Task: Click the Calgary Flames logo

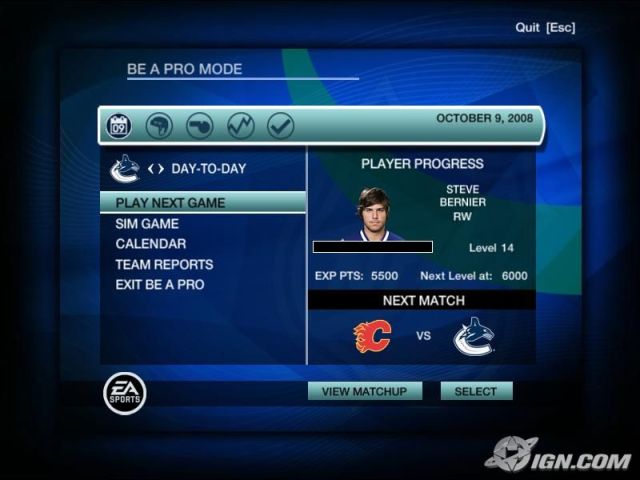Action: click(x=372, y=336)
